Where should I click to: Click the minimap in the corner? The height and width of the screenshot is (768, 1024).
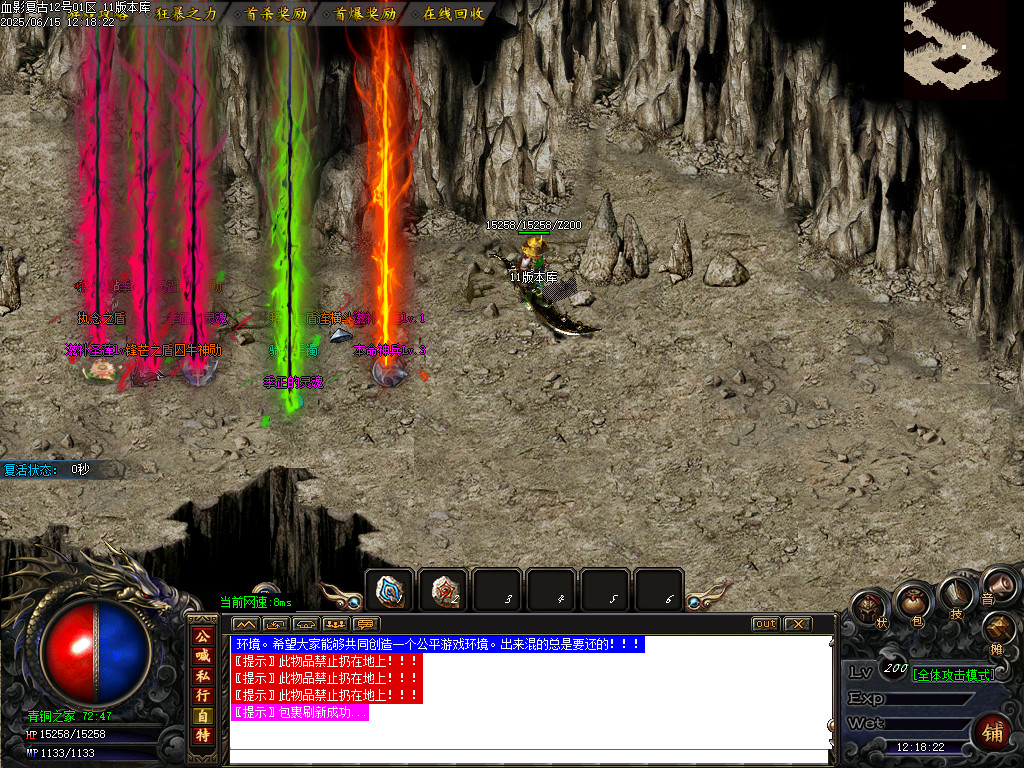click(954, 42)
